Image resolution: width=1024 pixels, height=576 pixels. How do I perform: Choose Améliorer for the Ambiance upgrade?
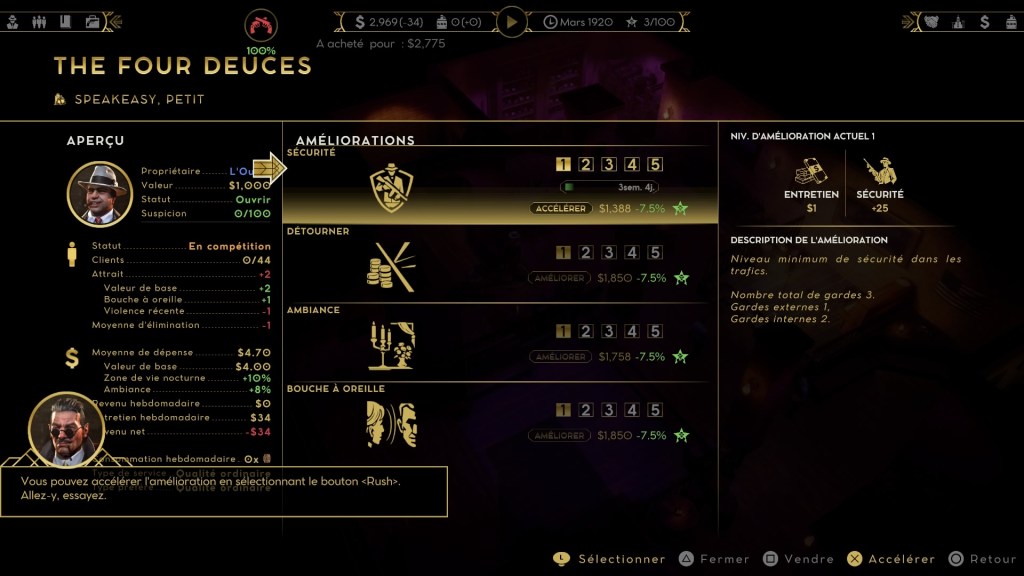pyautogui.click(x=559, y=357)
